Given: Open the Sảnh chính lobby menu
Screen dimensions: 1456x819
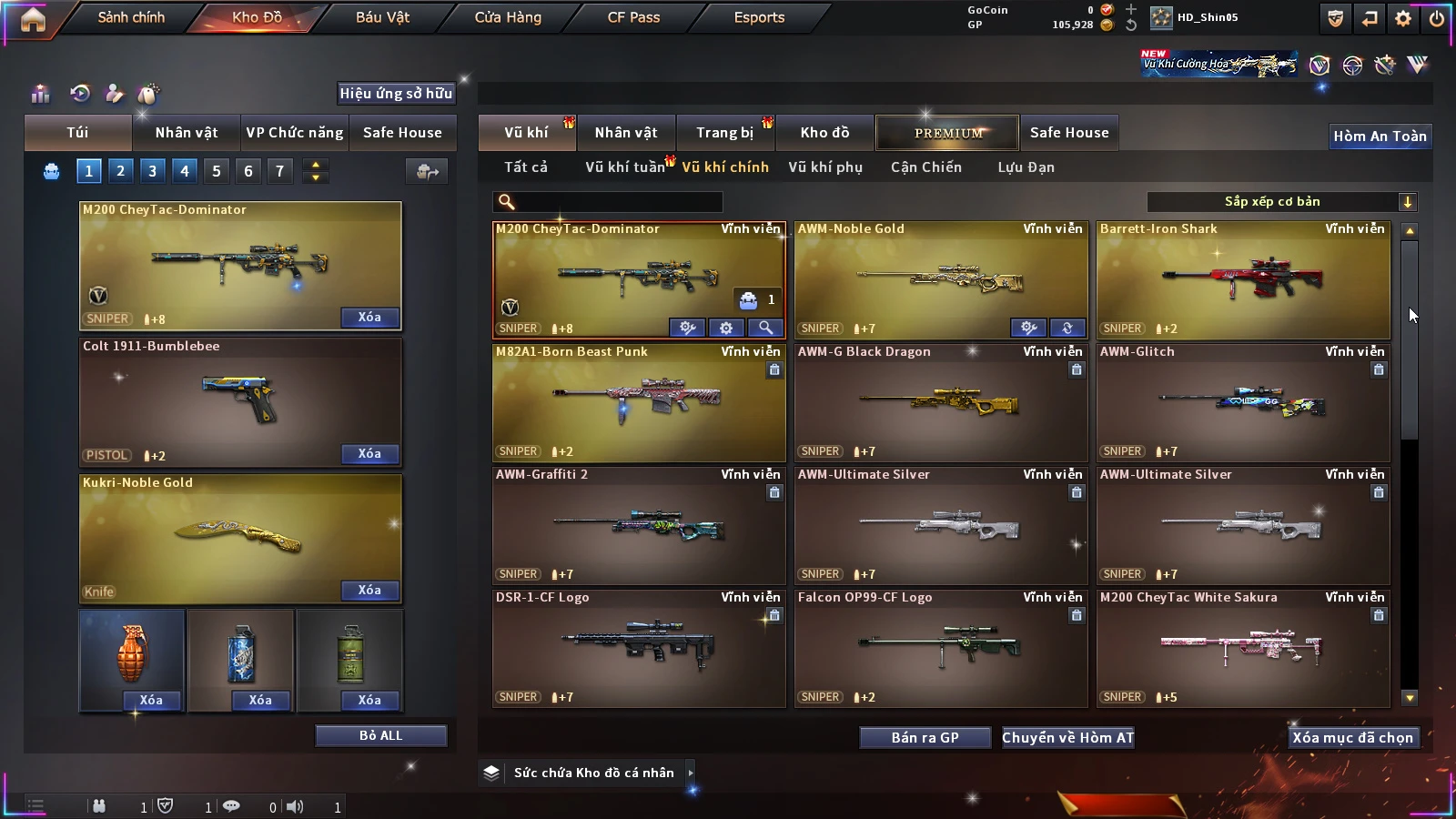Looking at the screenshot, I should [131, 17].
